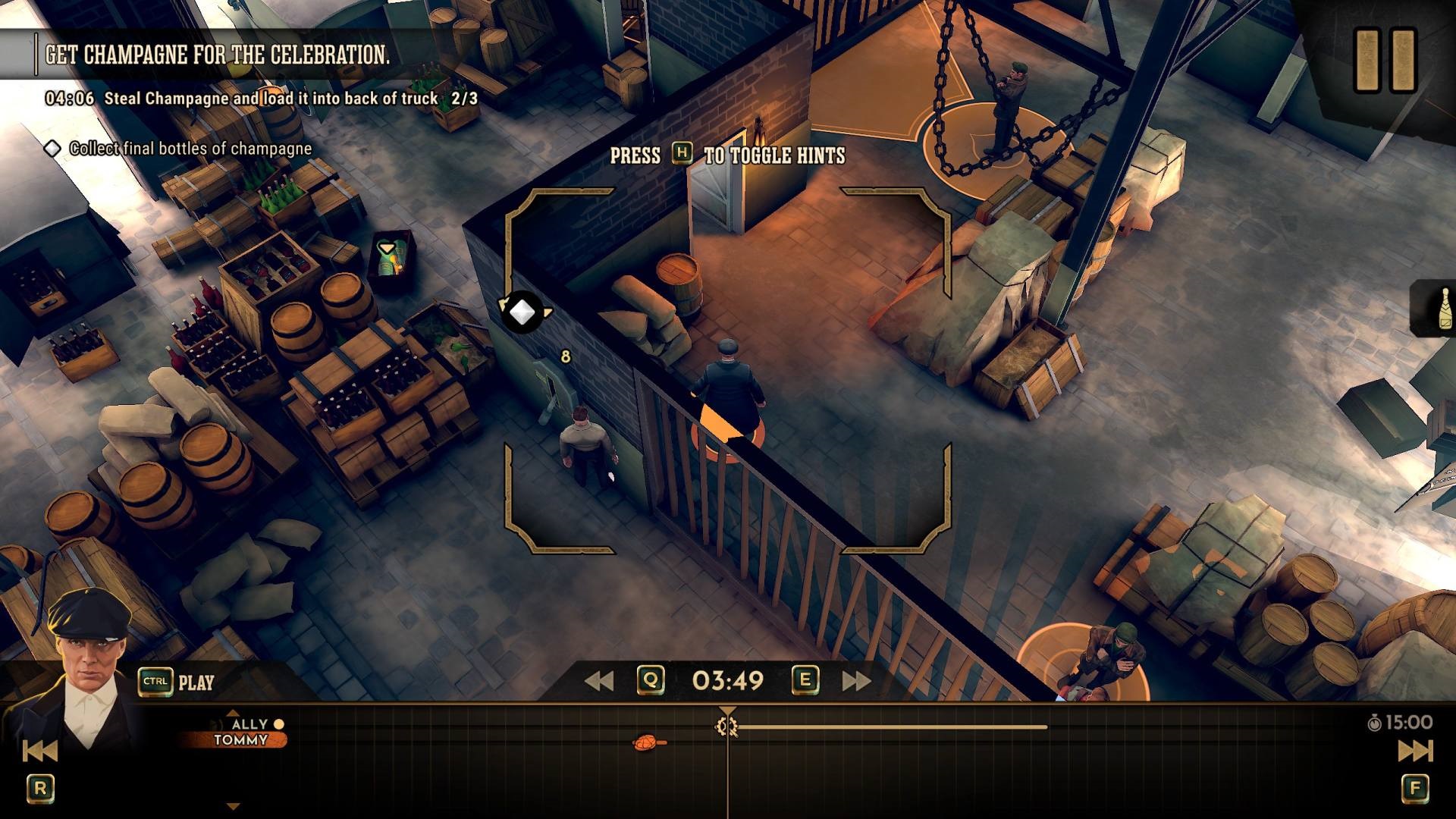Skip to the end of the timeline
The height and width of the screenshot is (819, 1456).
click(x=1415, y=751)
